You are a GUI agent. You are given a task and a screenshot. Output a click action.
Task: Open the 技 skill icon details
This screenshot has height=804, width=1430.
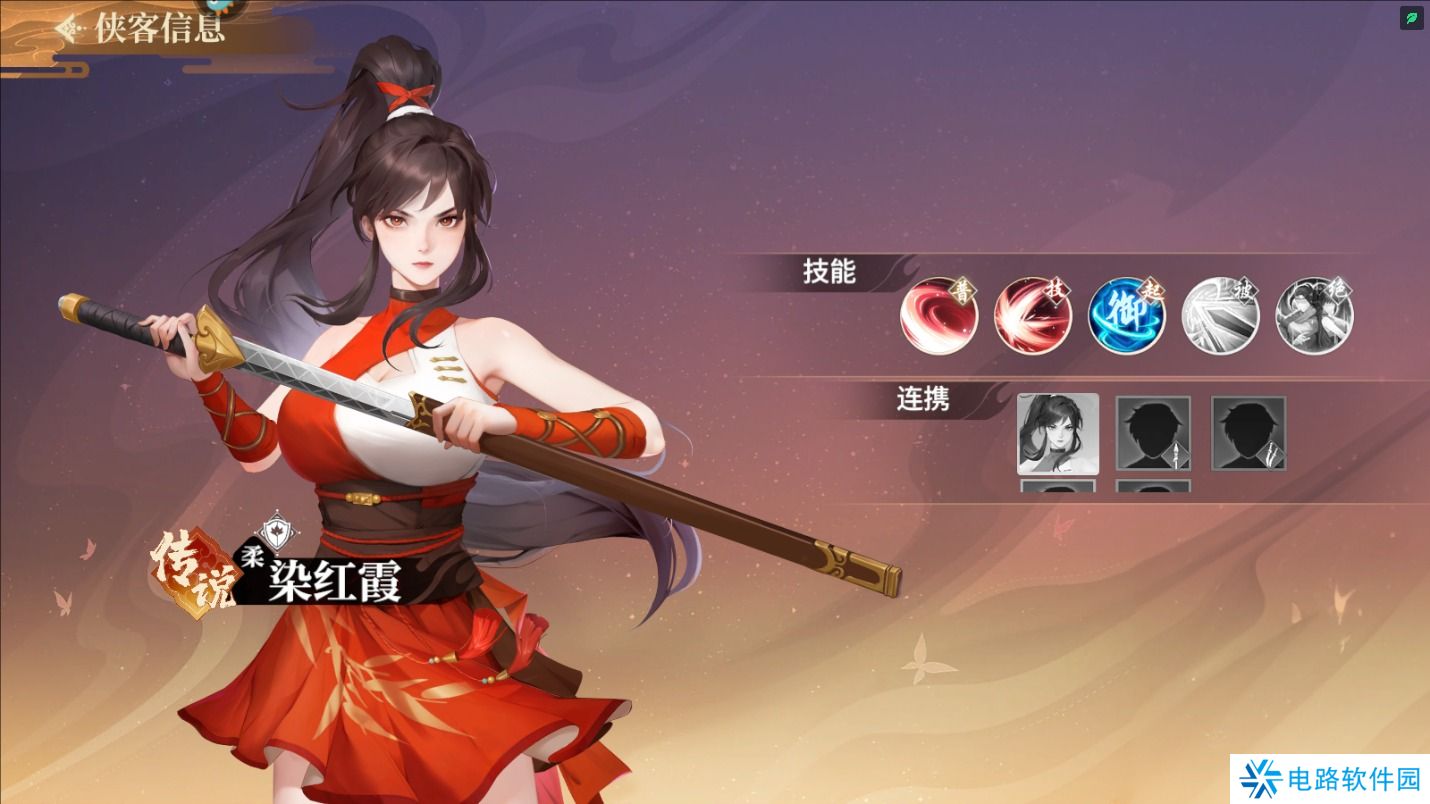[x=1033, y=315]
